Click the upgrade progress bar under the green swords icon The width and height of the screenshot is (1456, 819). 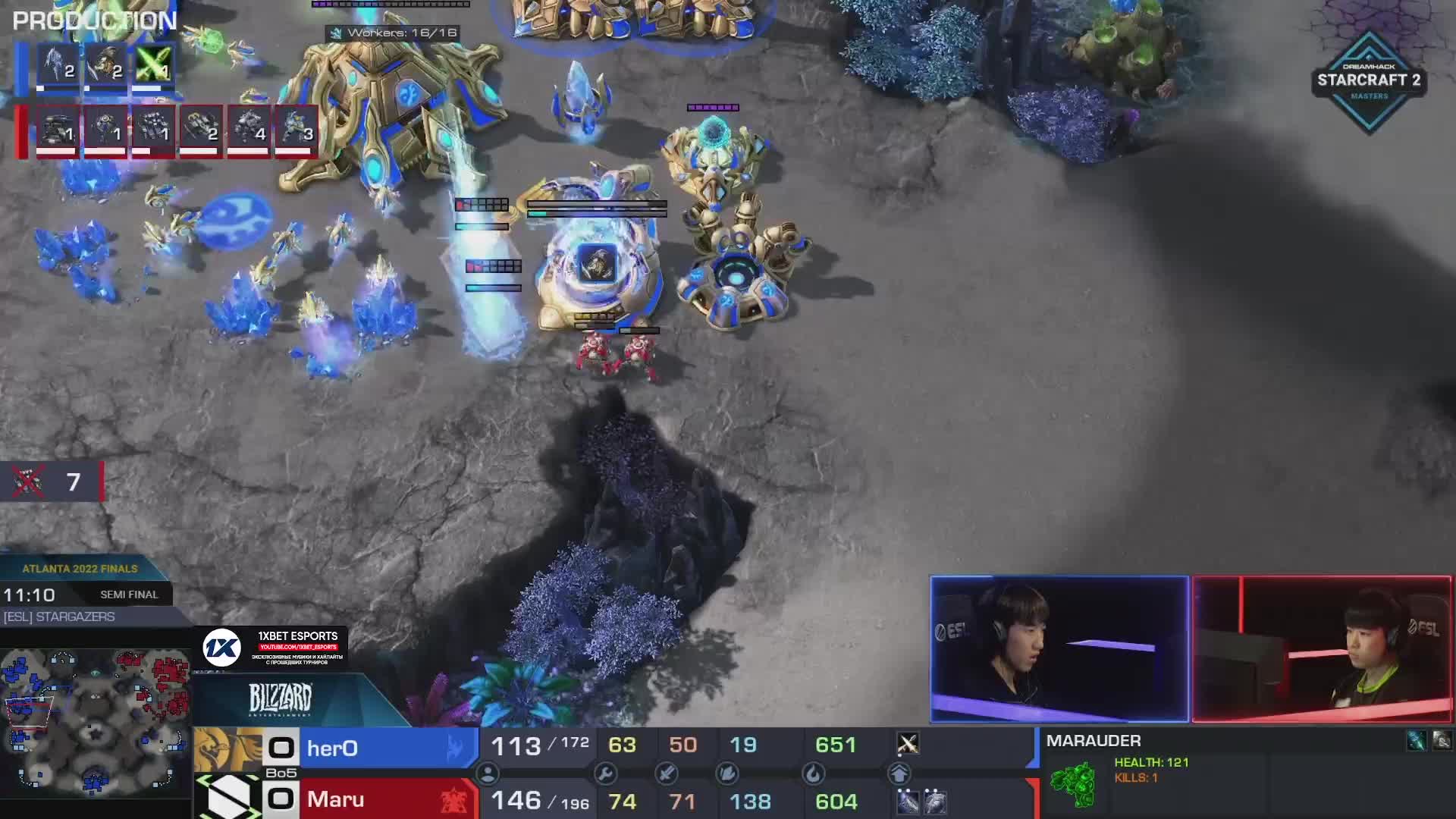pyautogui.click(x=146, y=88)
